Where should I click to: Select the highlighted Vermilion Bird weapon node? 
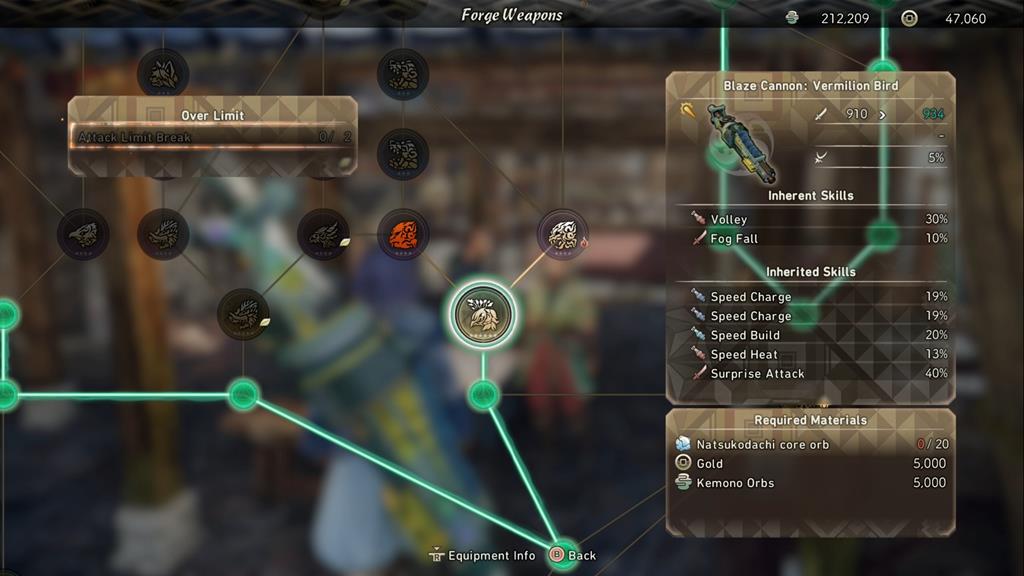(x=483, y=314)
